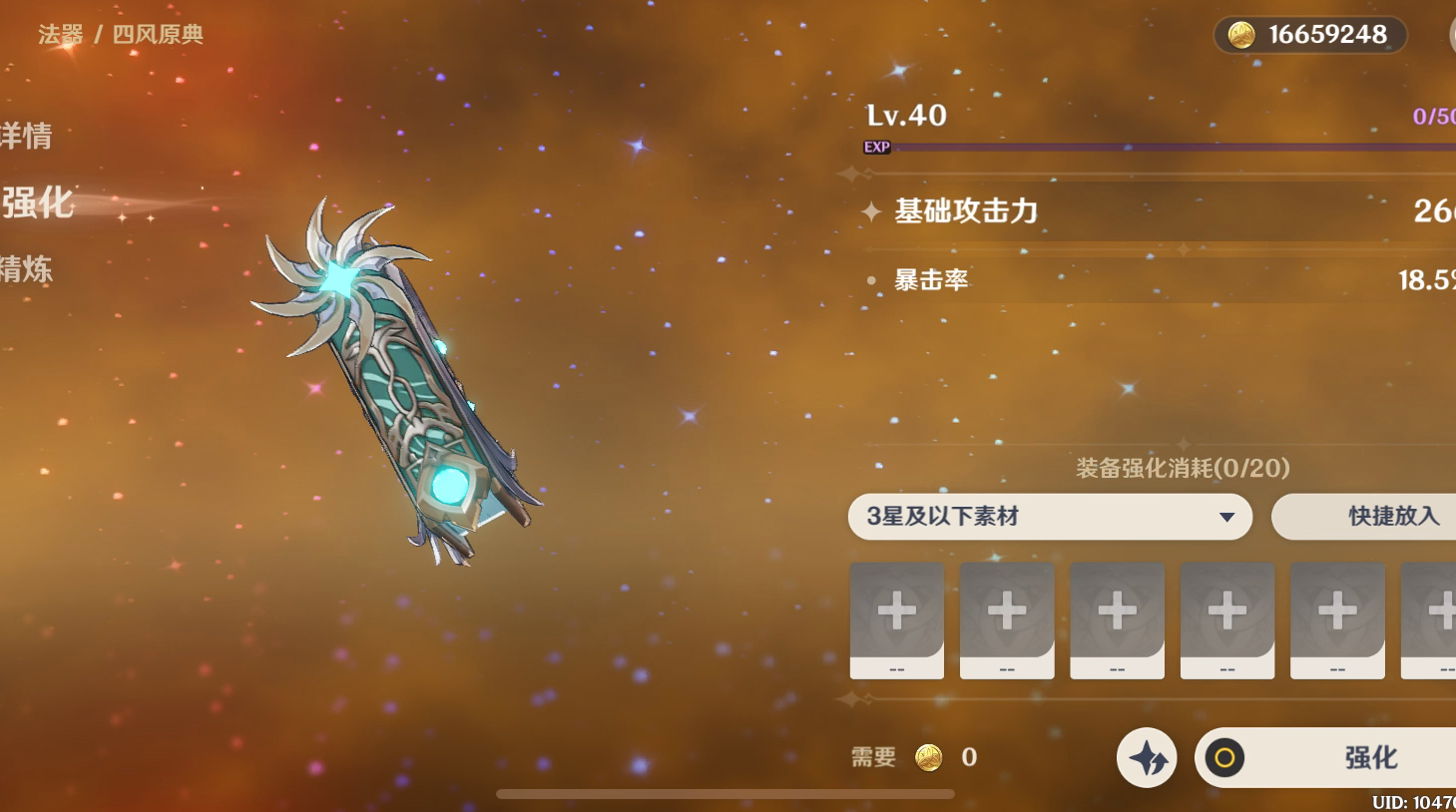Open the 3星及以下素材 material dropdown
The image size is (1456, 812).
tap(1050, 517)
